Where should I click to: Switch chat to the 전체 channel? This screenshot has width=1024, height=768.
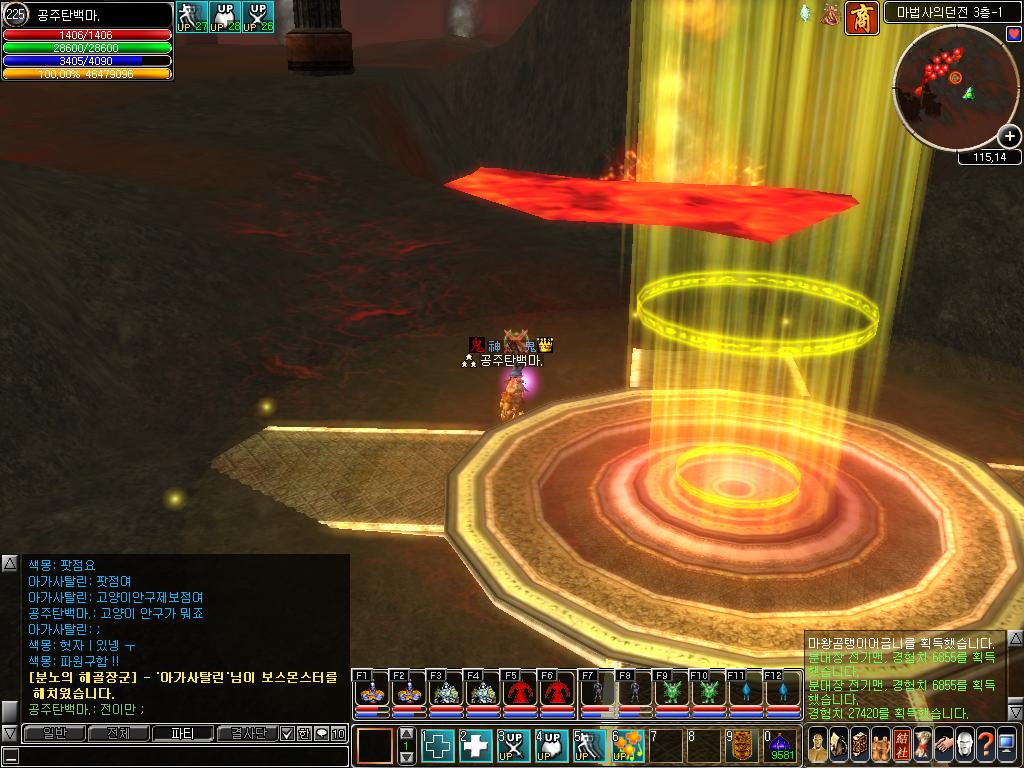point(118,733)
